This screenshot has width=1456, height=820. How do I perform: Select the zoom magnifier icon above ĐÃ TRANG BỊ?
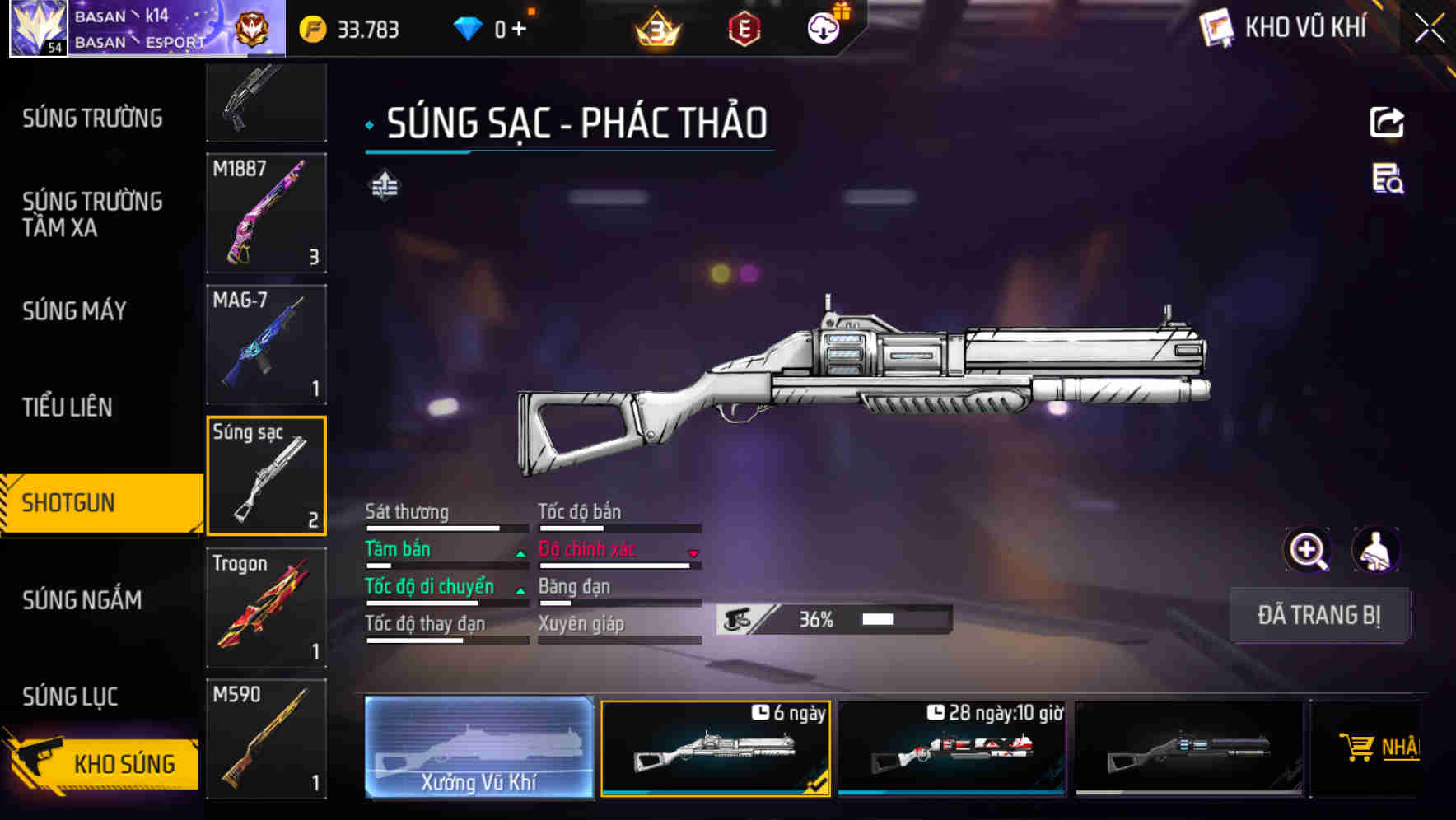(x=1308, y=550)
